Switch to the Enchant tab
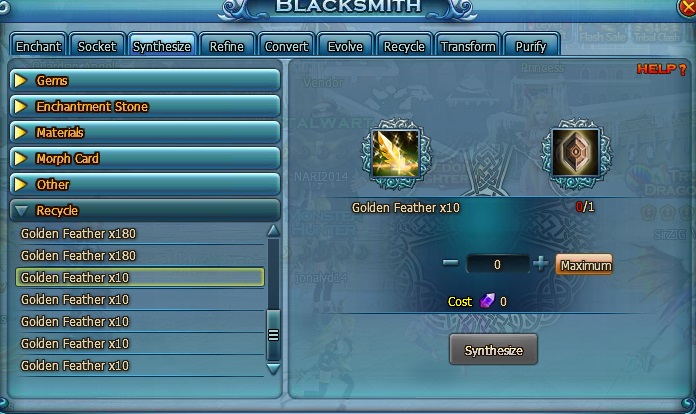 click(38, 46)
